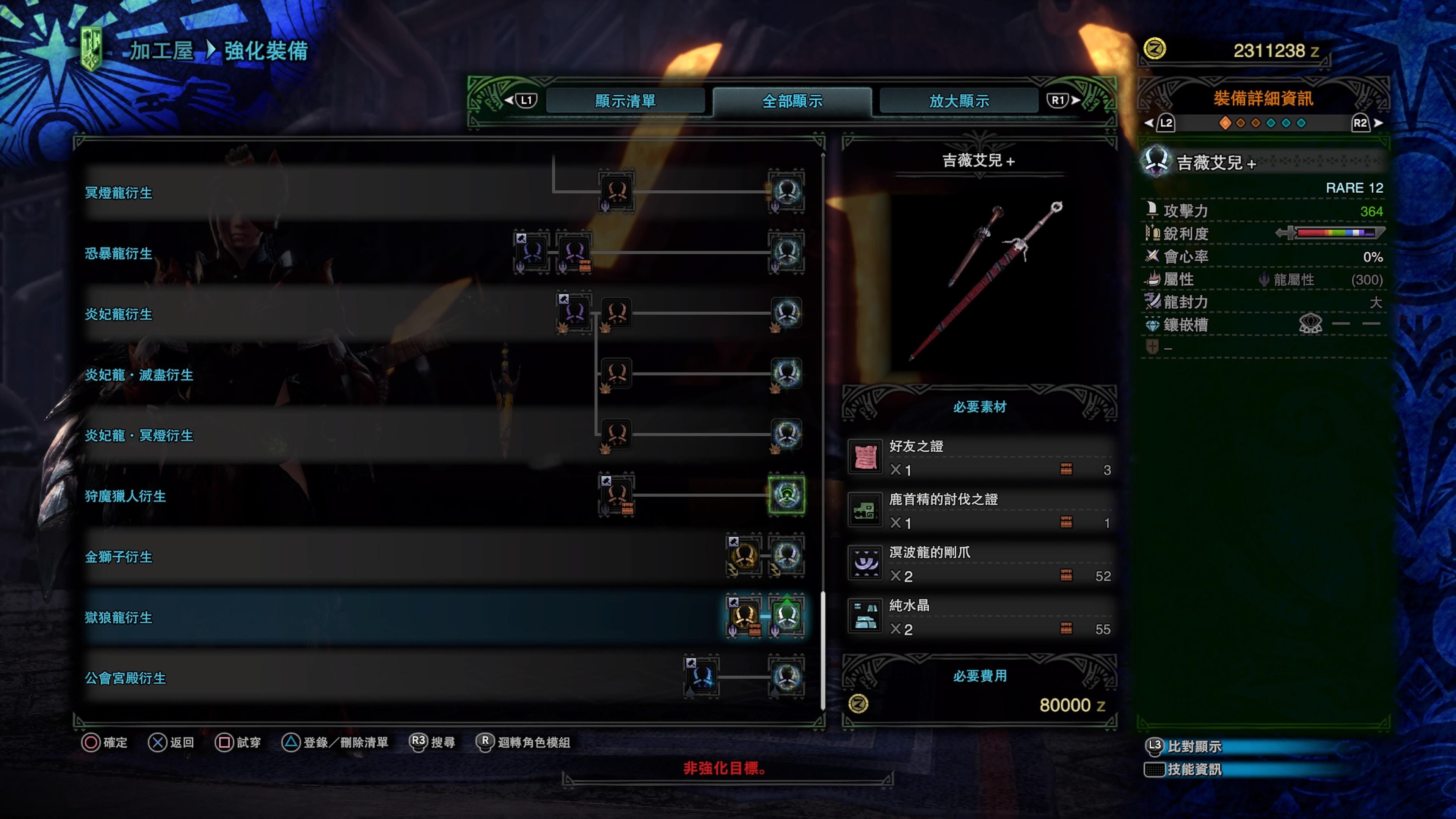Pick the 炎妃龍・滅盡衍生 row

pyautogui.click(x=139, y=375)
